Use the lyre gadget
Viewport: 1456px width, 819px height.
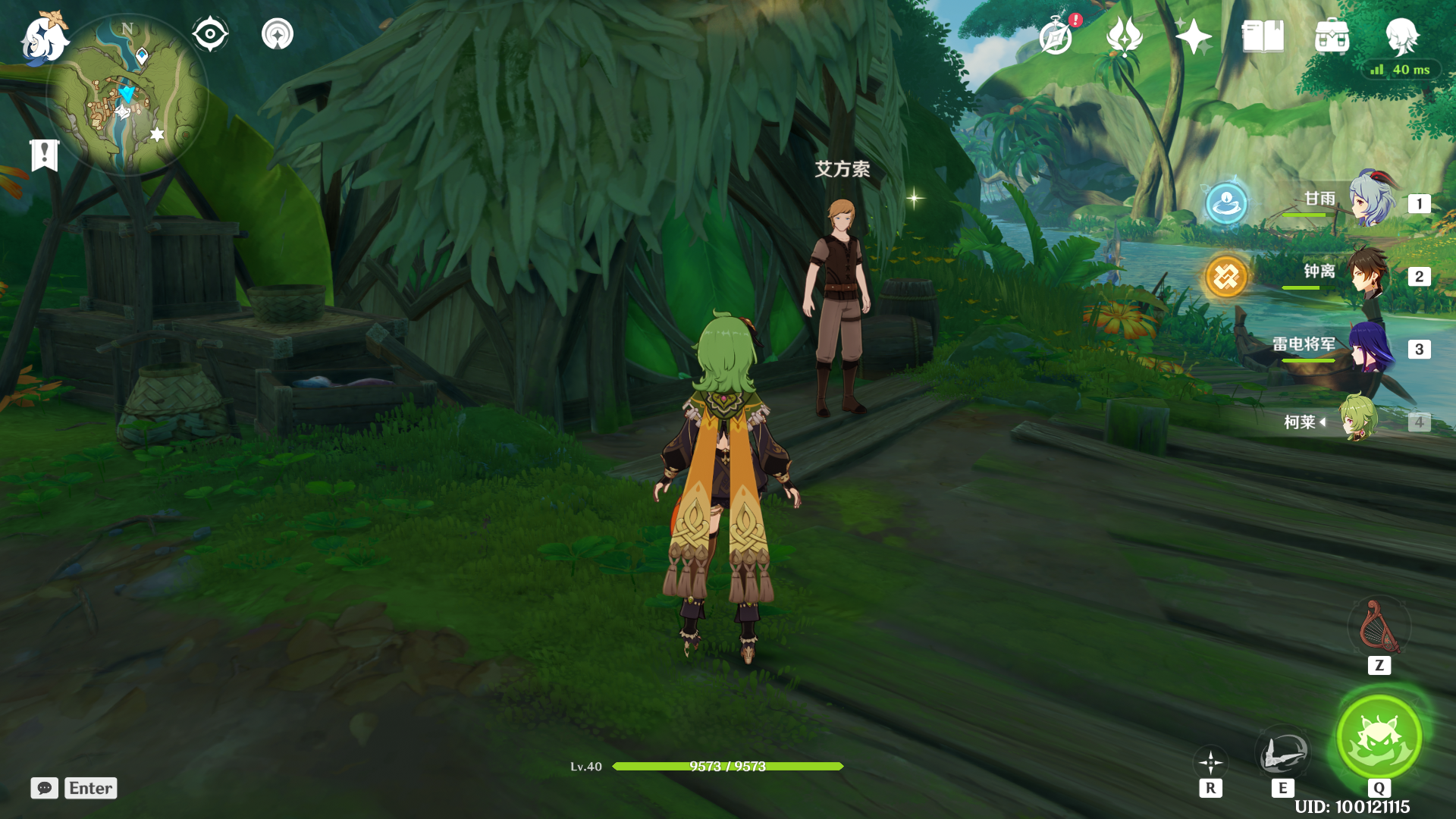tap(1379, 628)
